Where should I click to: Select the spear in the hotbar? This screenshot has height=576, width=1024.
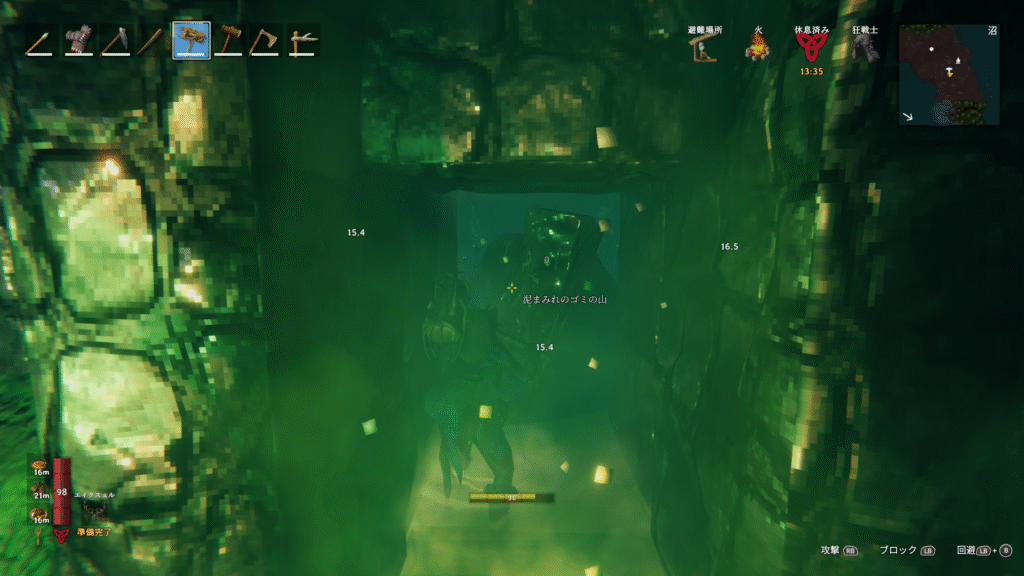[x=40, y=41]
